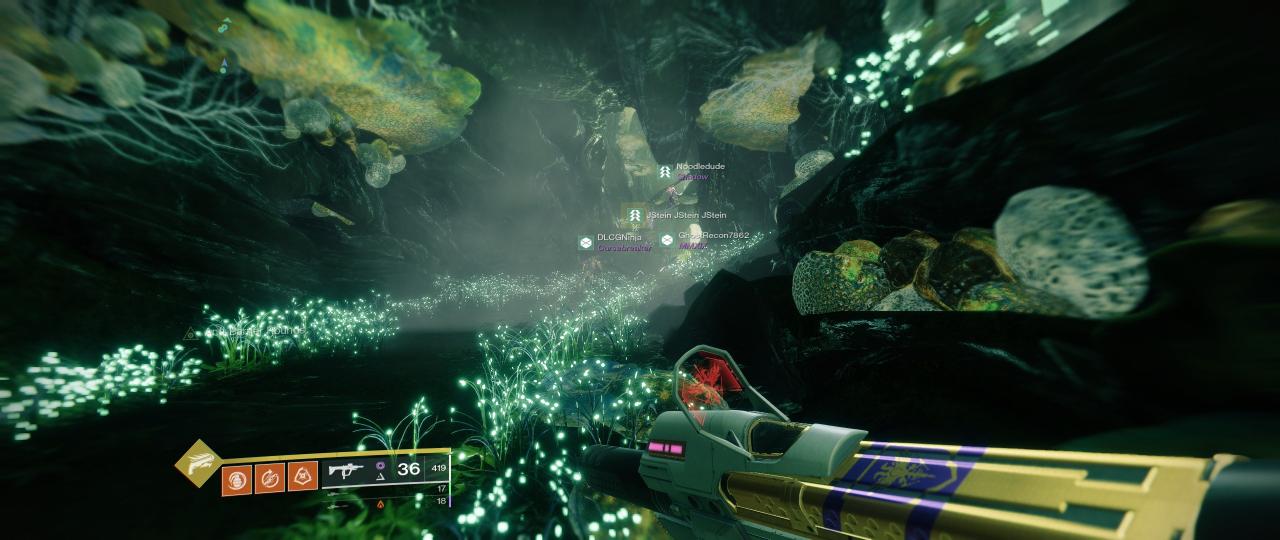
Task: Select the orange grenade ability icon
Action: (x=237, y=477)
